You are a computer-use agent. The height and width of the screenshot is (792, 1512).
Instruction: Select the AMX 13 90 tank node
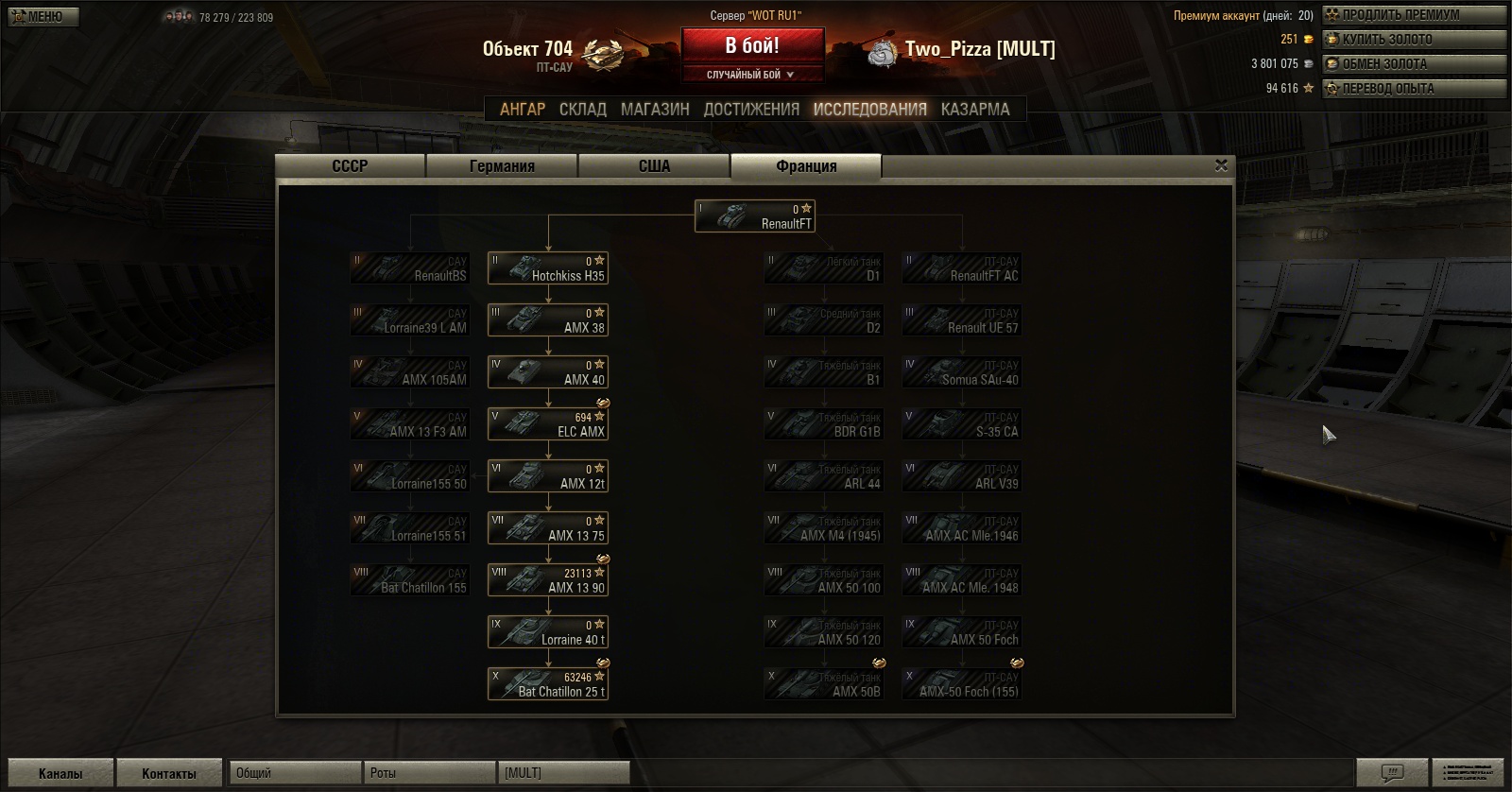(x=547, y=580)
